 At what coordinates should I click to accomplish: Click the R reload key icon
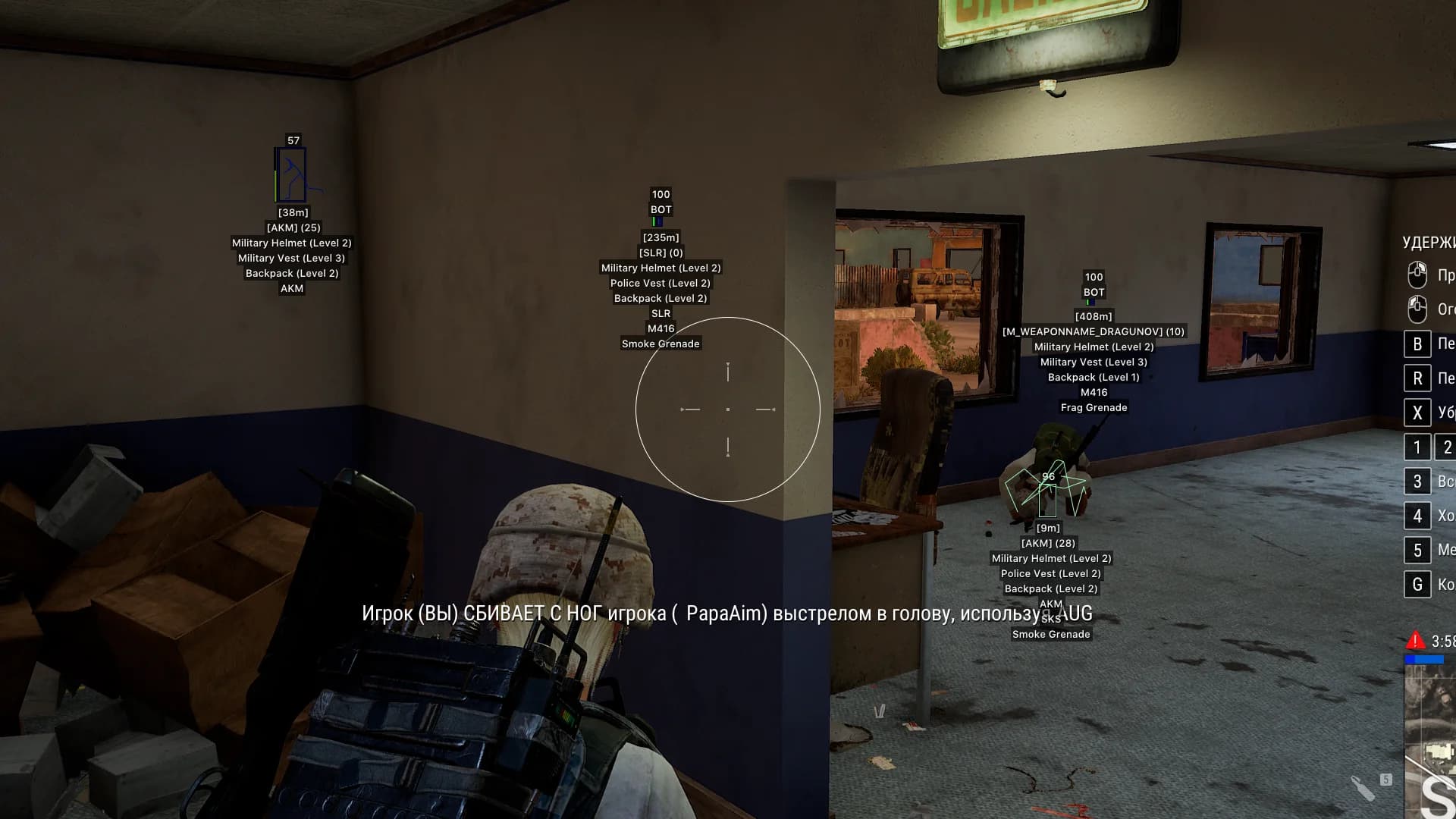click(x=1417, y=377)
